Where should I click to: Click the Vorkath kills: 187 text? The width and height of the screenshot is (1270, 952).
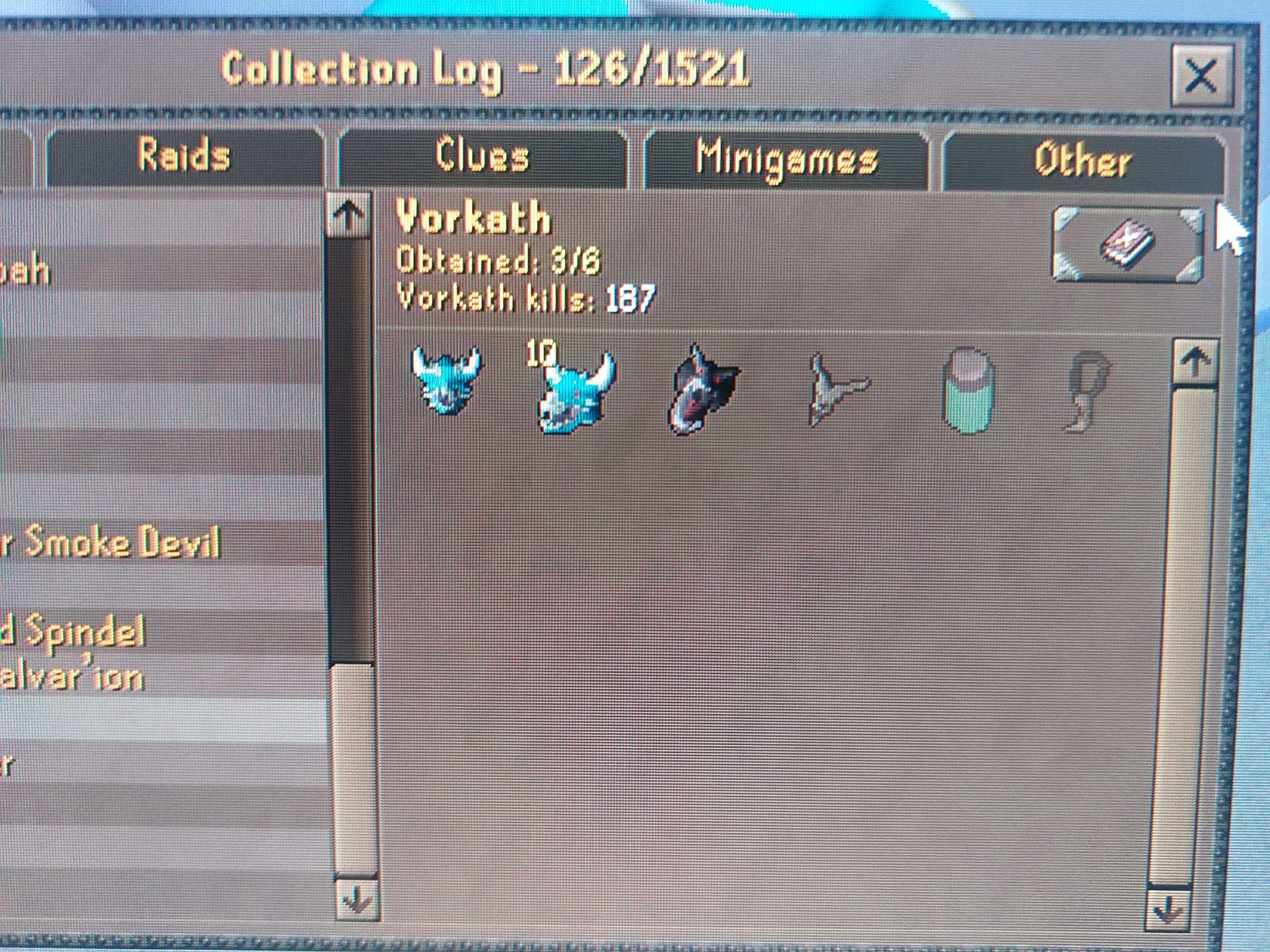pyautogui.click(x=524, y=299)
